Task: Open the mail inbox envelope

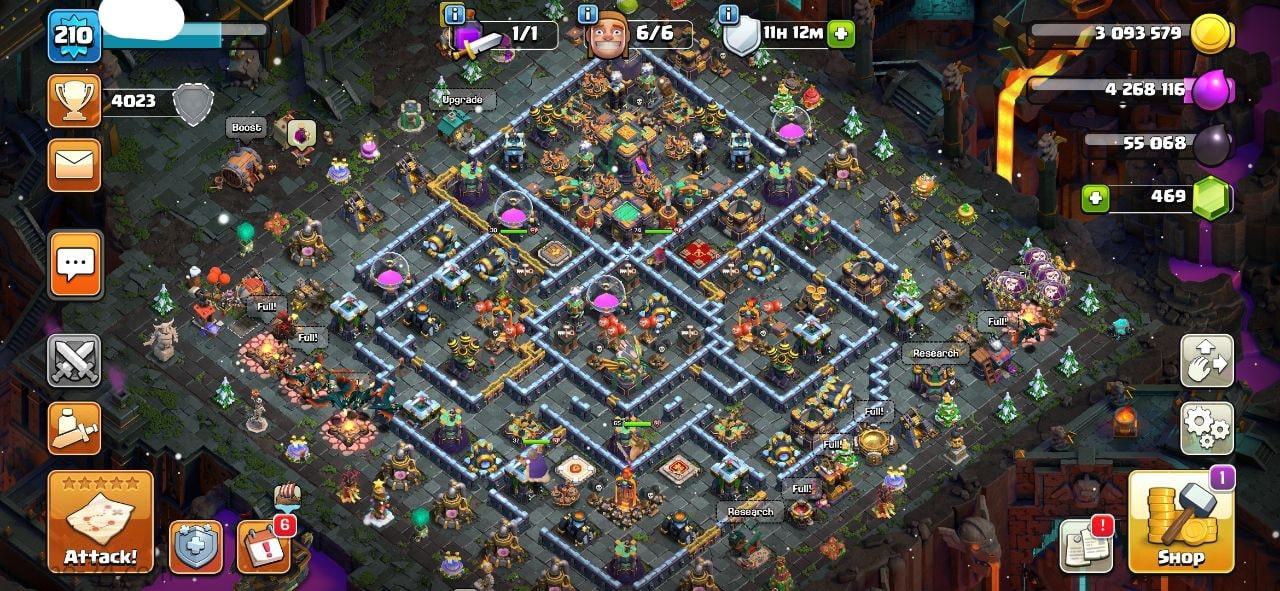Action: (x=75, y=165)
